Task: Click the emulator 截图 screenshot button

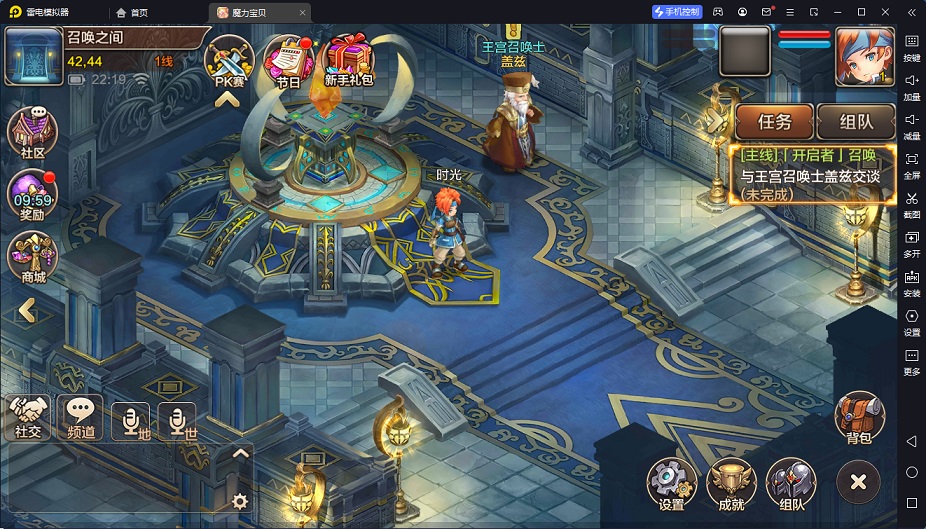Action: pyautogui.click(x=911, y=203)
